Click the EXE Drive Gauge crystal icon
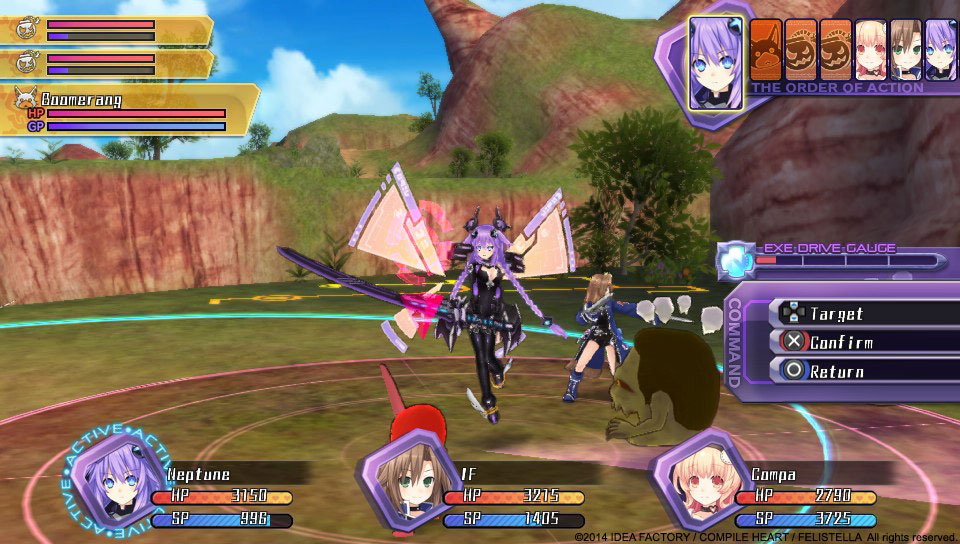This screenshot has height=544, width=960. pyautogui.click(x=735, y=259)
